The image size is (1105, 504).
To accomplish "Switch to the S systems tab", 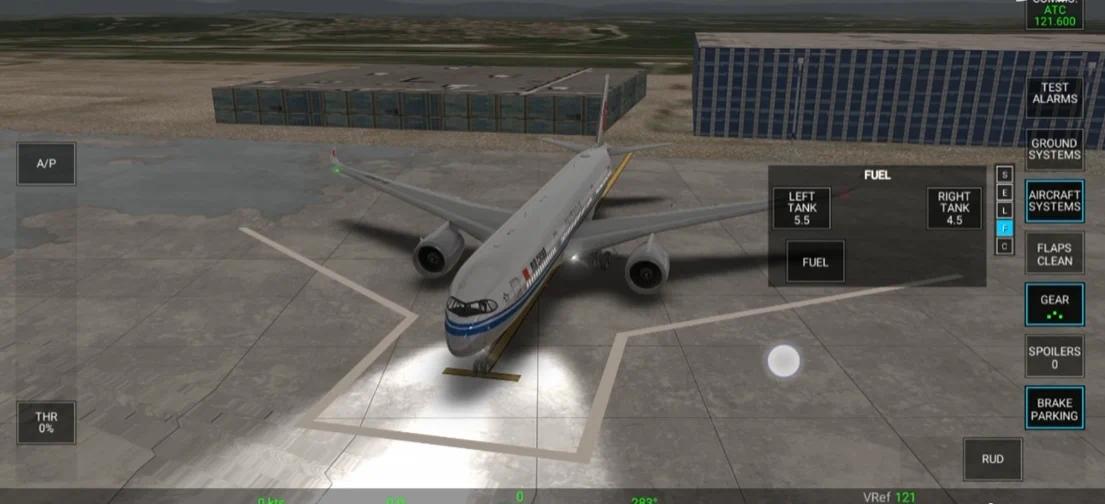I will 1005,174.
